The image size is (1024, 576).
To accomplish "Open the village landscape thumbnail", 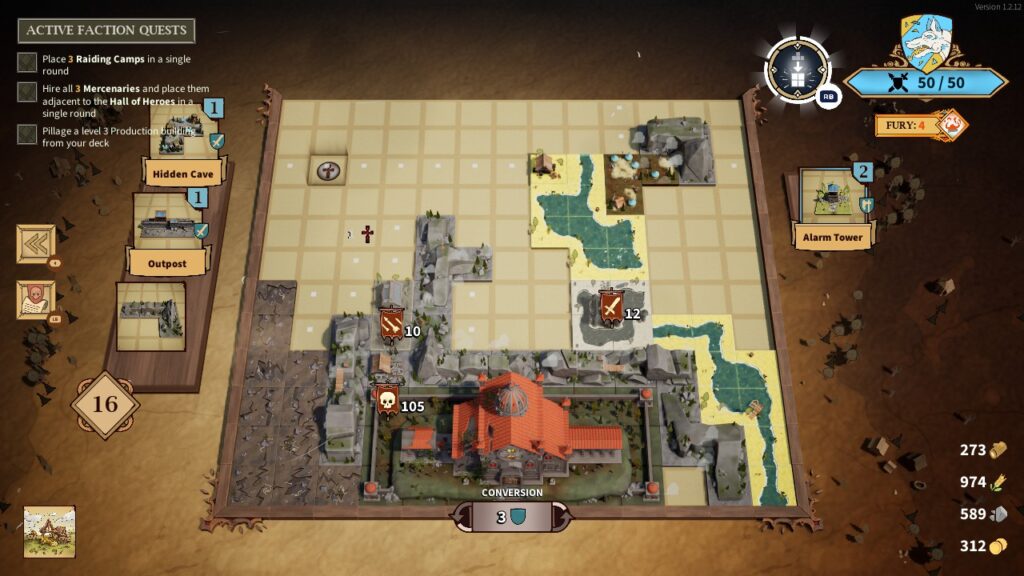I will 49,531.
